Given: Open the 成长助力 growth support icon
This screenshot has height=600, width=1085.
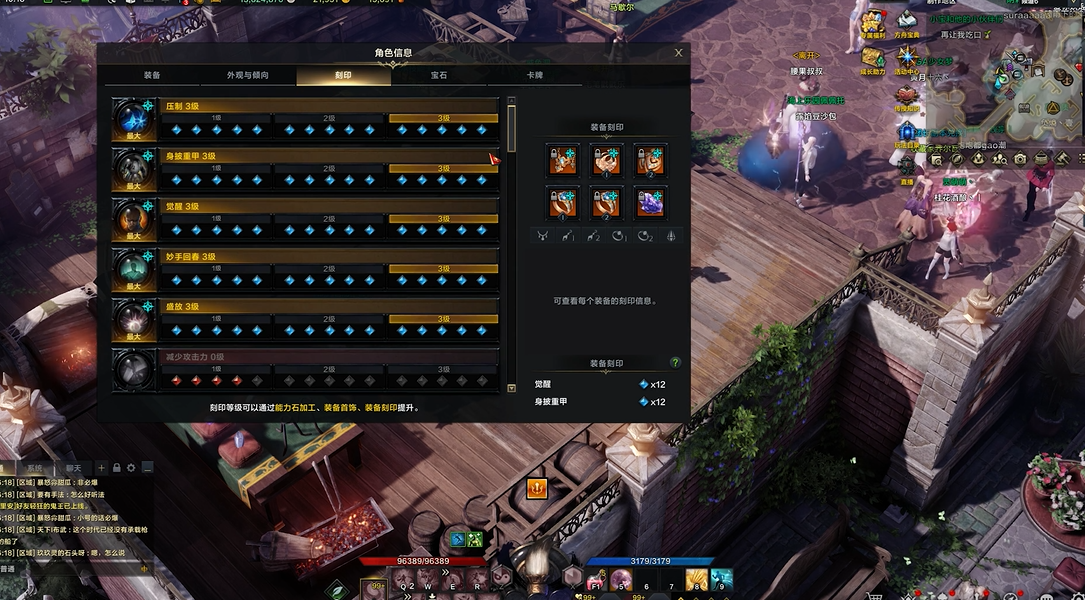Looking at the screenshot, I should (873, 60).
